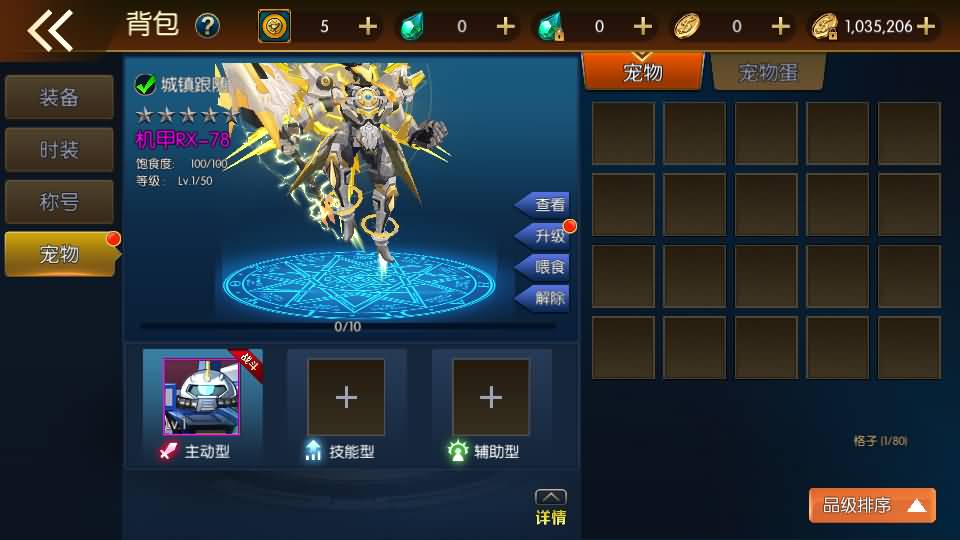The image size is (960, 540).
Task: Add a pet to the 技能型 slot
Action: (346, 397)
